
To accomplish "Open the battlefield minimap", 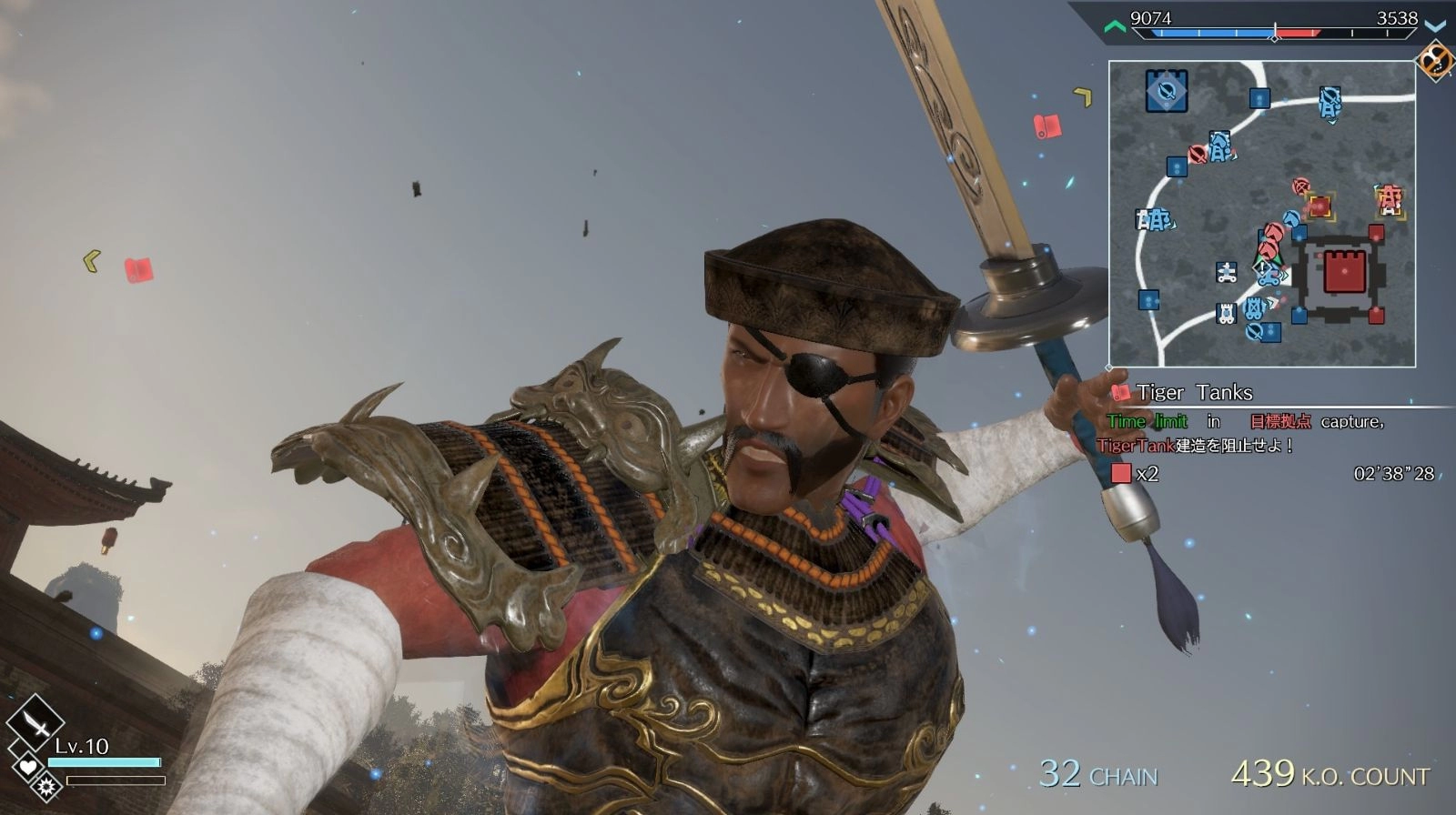I will coord(1261,214).
